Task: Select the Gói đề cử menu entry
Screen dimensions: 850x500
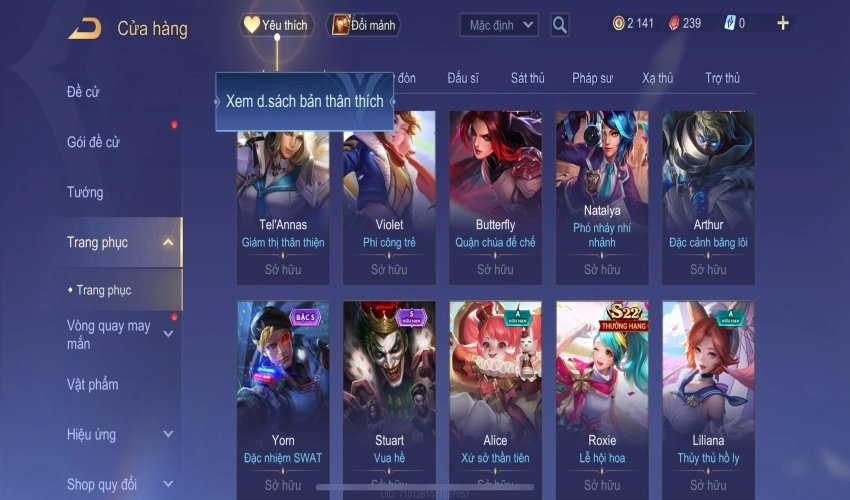Action: tap(93, 142)
